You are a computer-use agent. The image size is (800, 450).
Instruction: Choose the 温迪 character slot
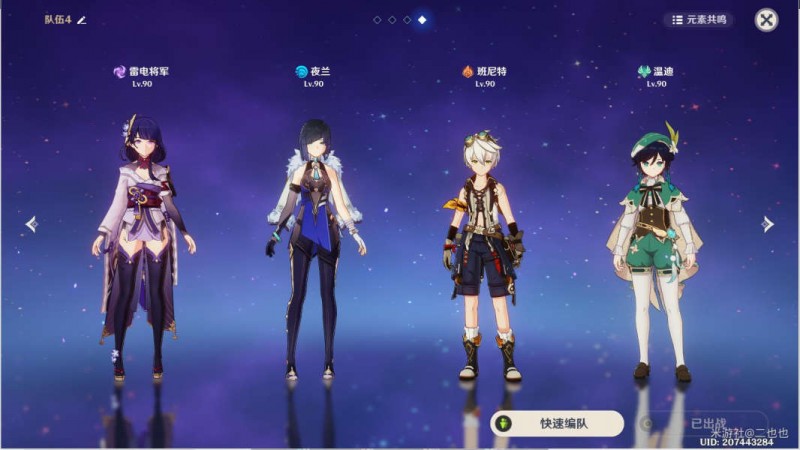pyautogui.click(x=656, y=250)
